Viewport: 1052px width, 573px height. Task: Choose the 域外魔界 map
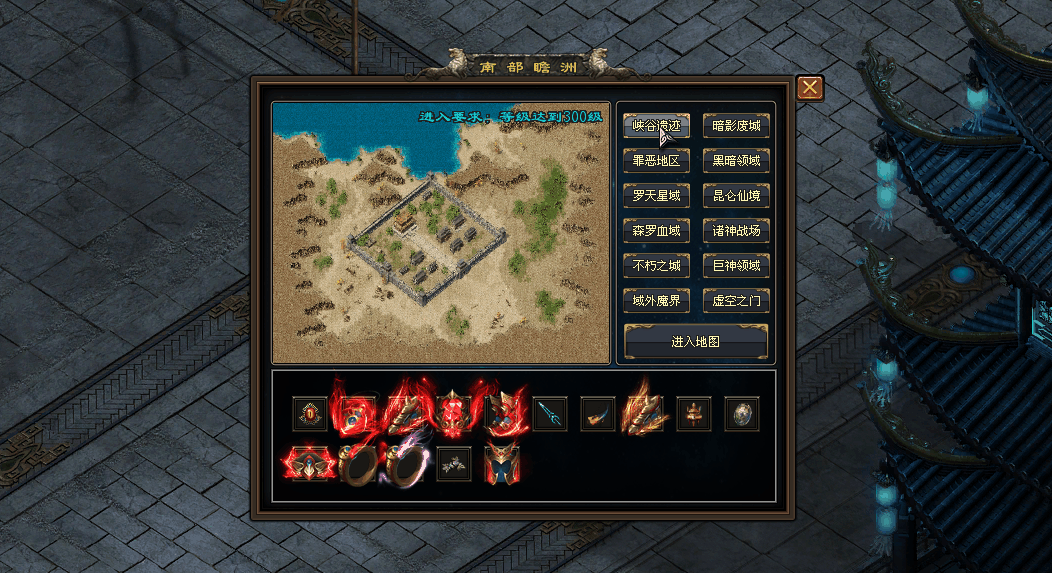click(656, 301)
